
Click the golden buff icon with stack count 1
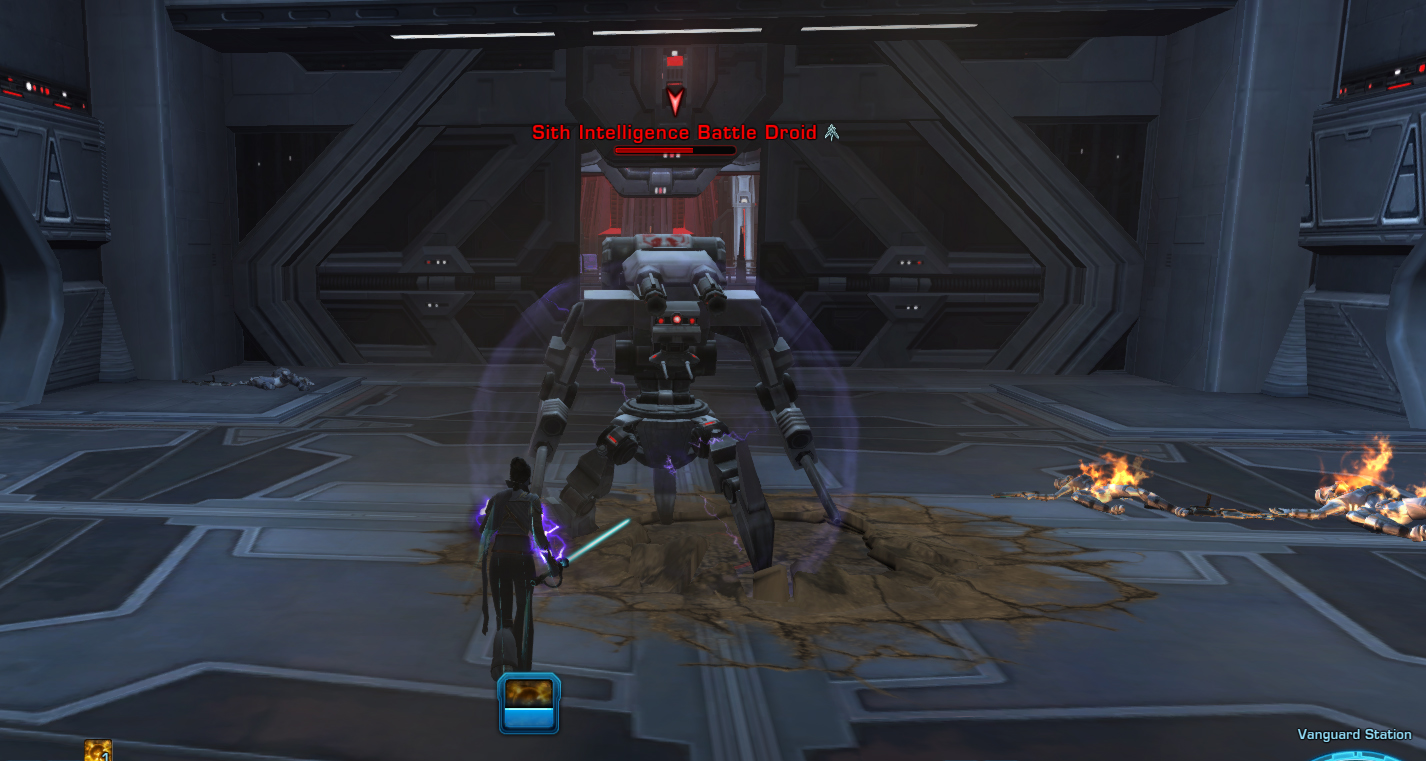pos(98,751)
